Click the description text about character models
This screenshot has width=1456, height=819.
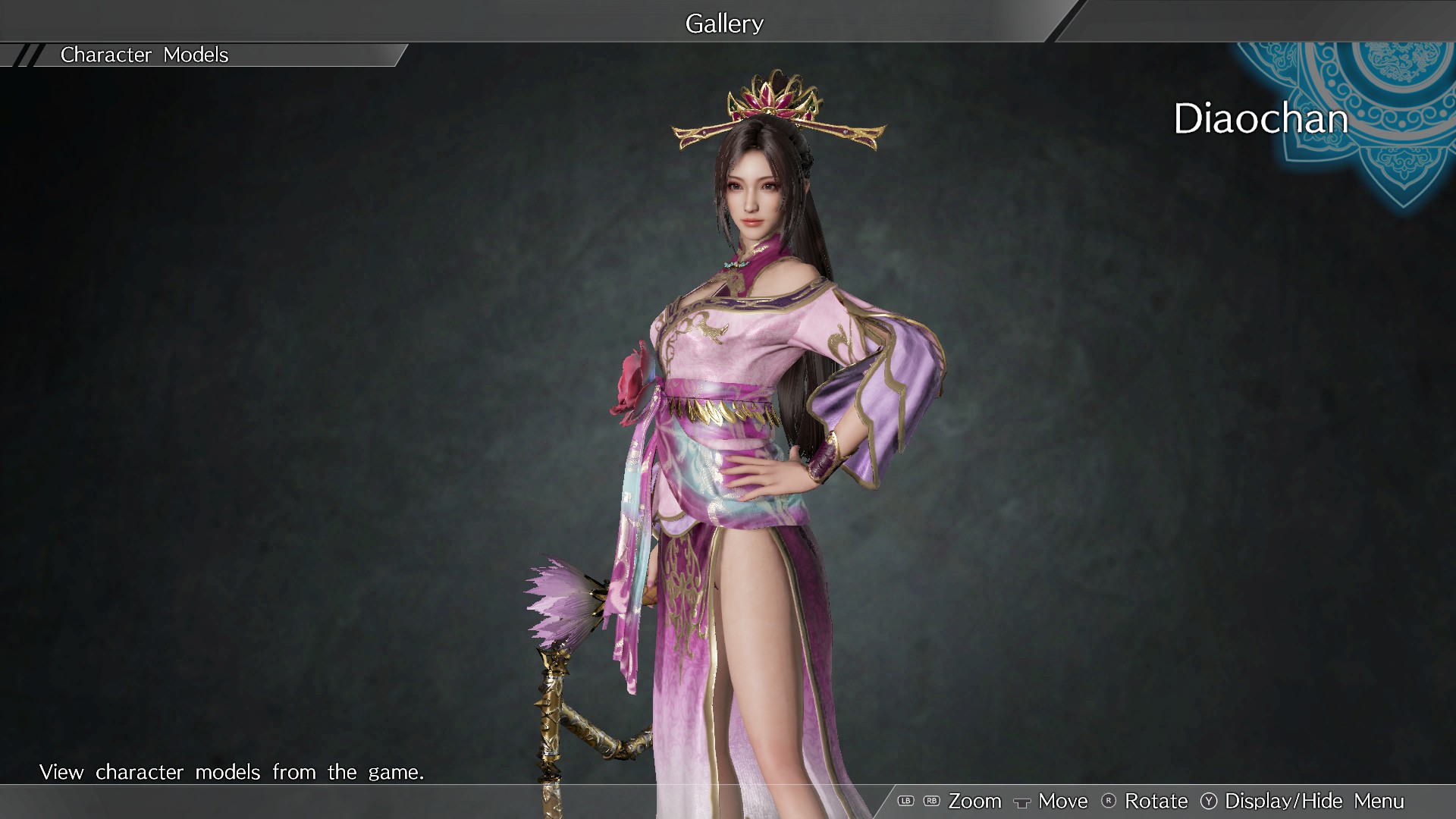click(x=231, y=772)
